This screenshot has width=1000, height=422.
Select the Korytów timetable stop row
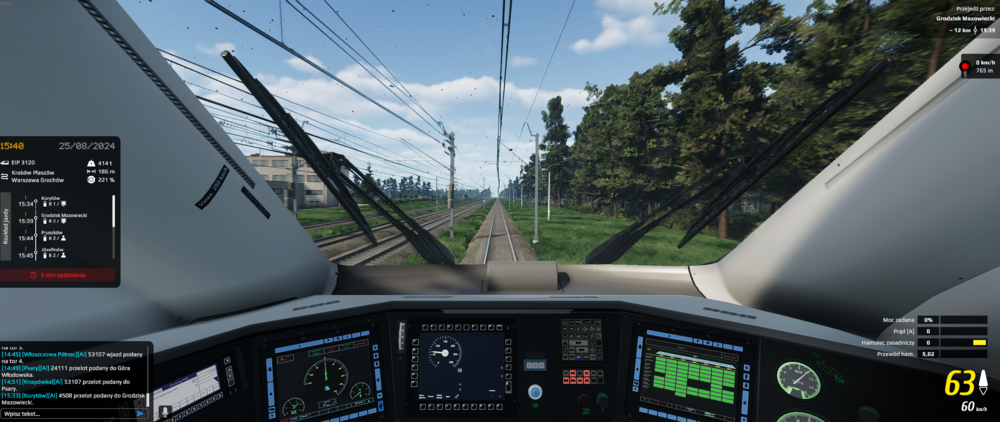62,202
